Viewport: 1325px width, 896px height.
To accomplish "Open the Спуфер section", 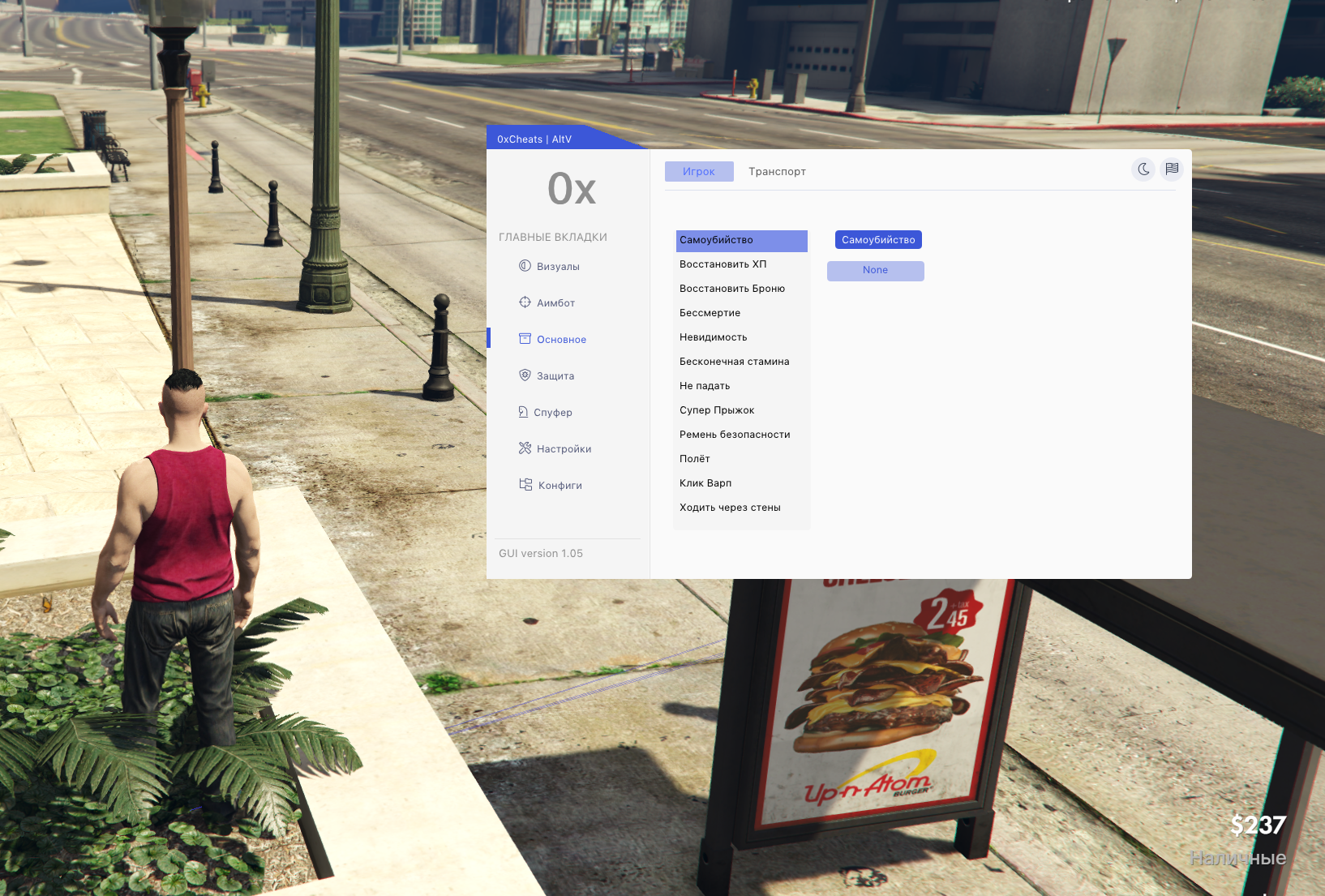I will (x=552, y=413).
